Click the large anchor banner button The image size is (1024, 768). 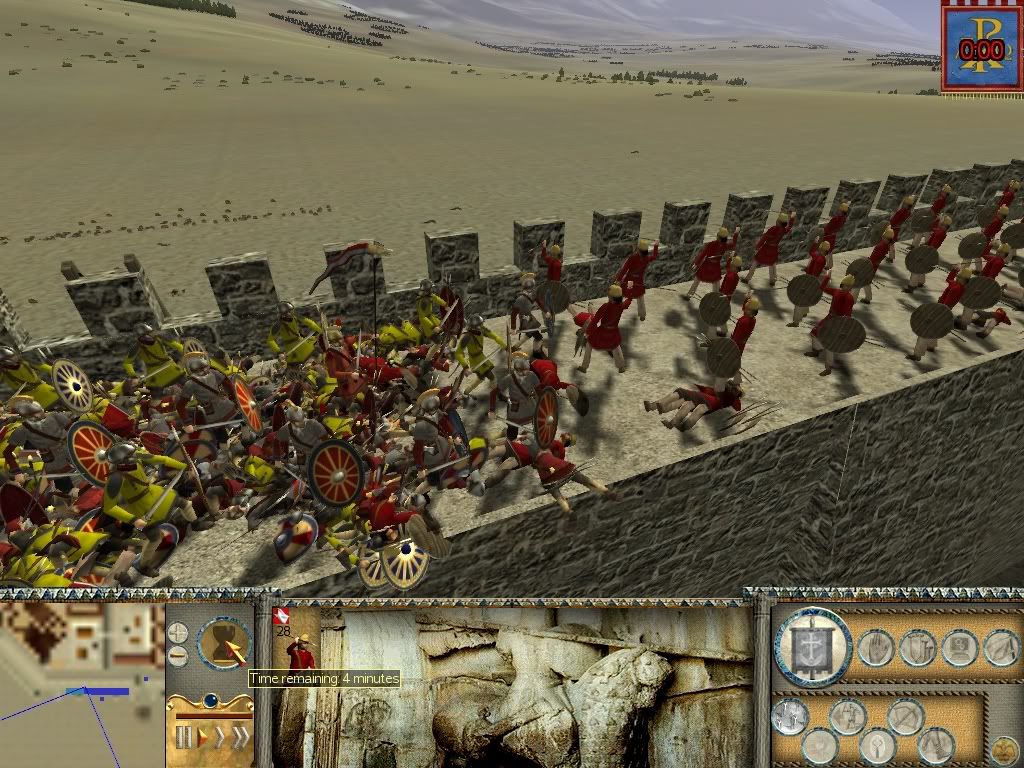pyautogui.click(x=812, y=647)
